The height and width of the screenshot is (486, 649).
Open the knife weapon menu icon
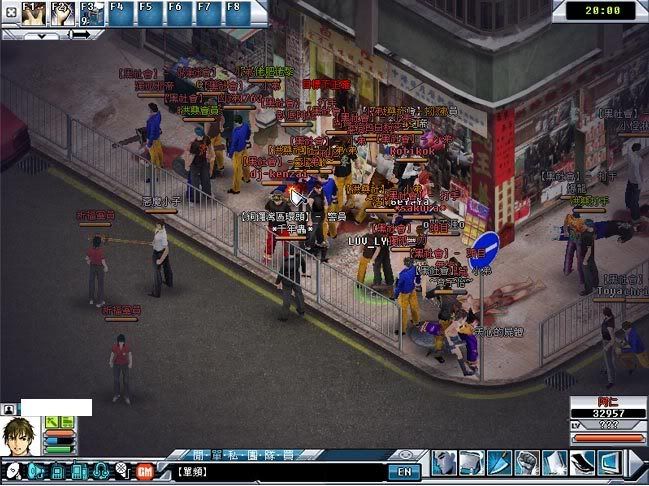pos(499,462)
